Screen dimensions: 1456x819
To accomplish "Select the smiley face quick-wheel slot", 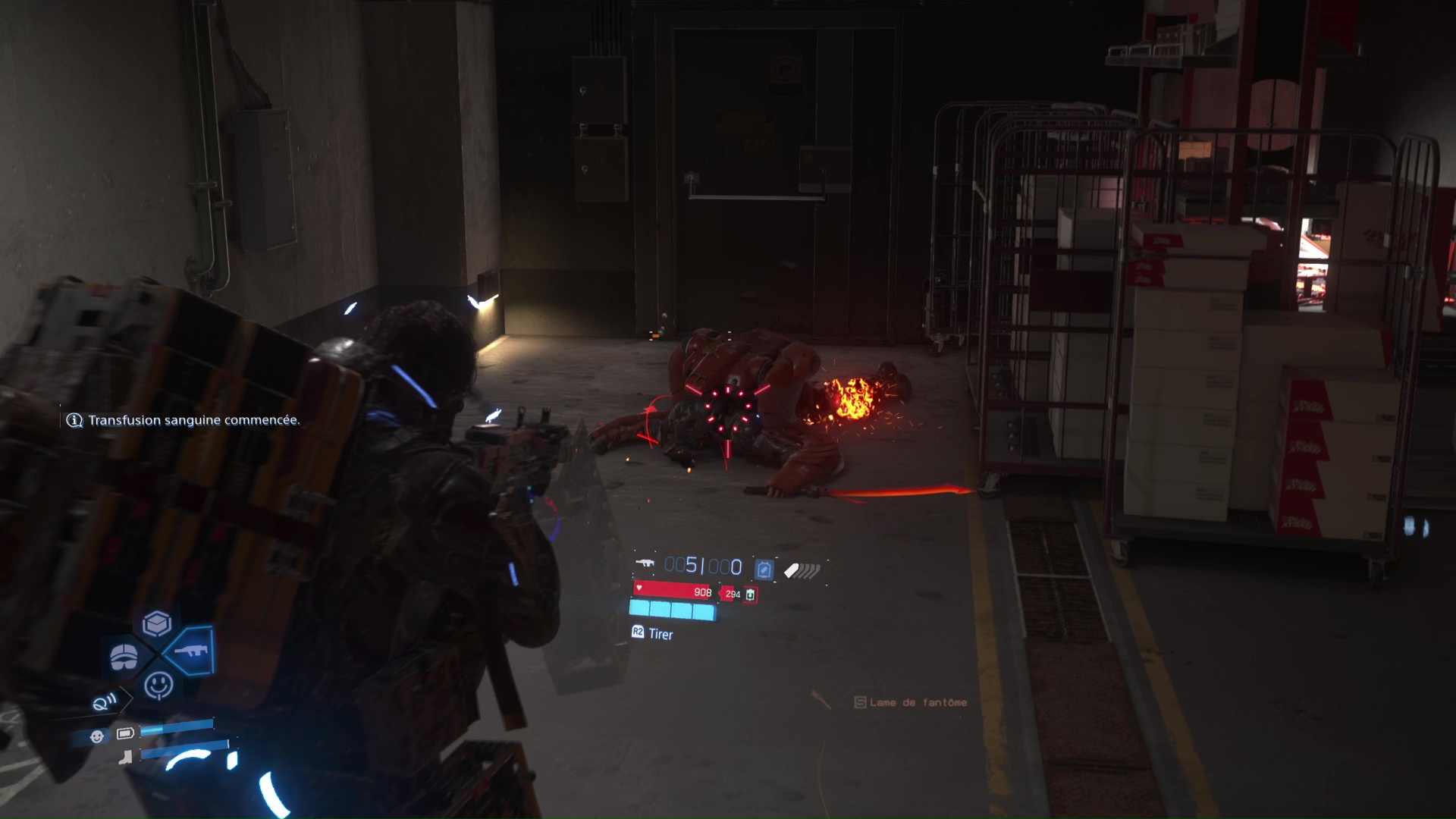I will (x=158, y=686).
